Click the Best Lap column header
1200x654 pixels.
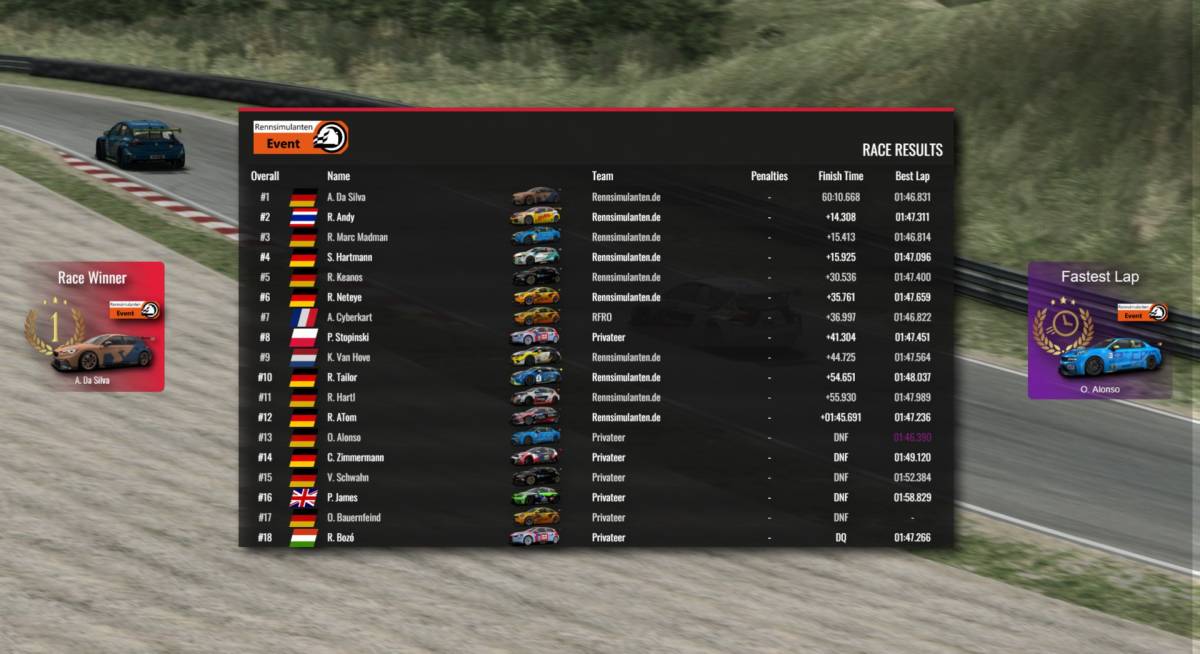(912, 176)
